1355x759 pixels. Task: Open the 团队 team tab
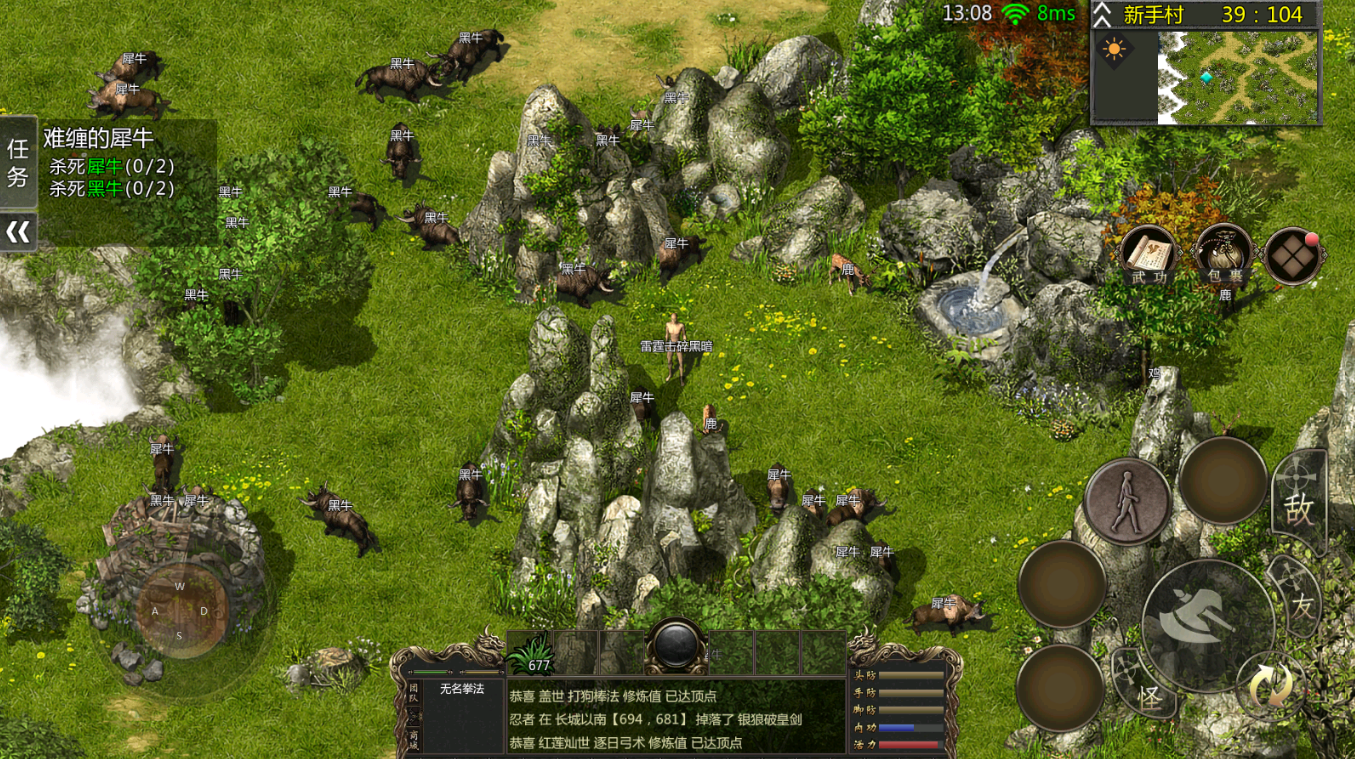(x=413, y=693)
